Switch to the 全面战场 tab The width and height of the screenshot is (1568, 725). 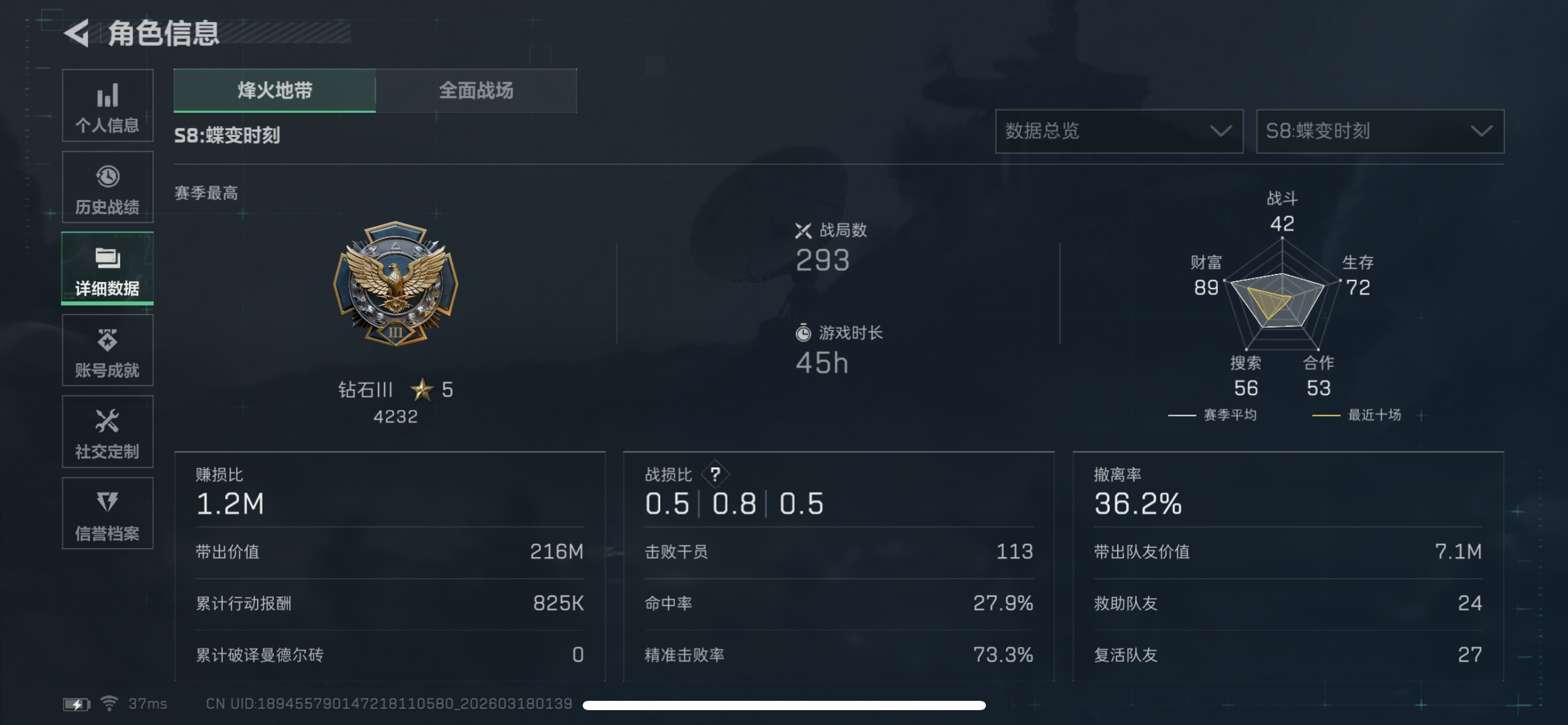pyautogui.click(x=477, y=90)
